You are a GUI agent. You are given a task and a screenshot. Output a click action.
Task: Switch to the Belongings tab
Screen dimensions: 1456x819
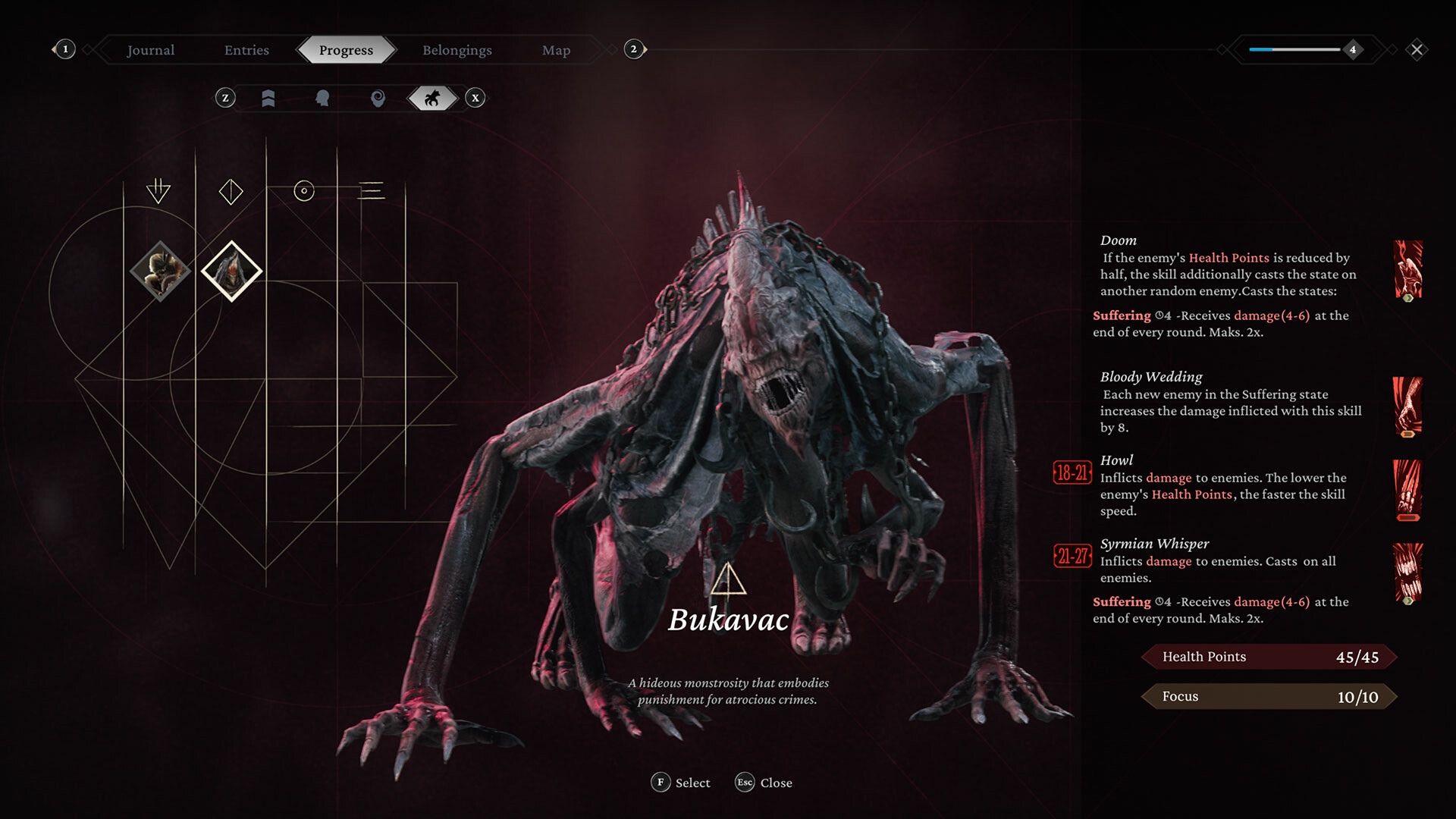[x=457, y=50]
